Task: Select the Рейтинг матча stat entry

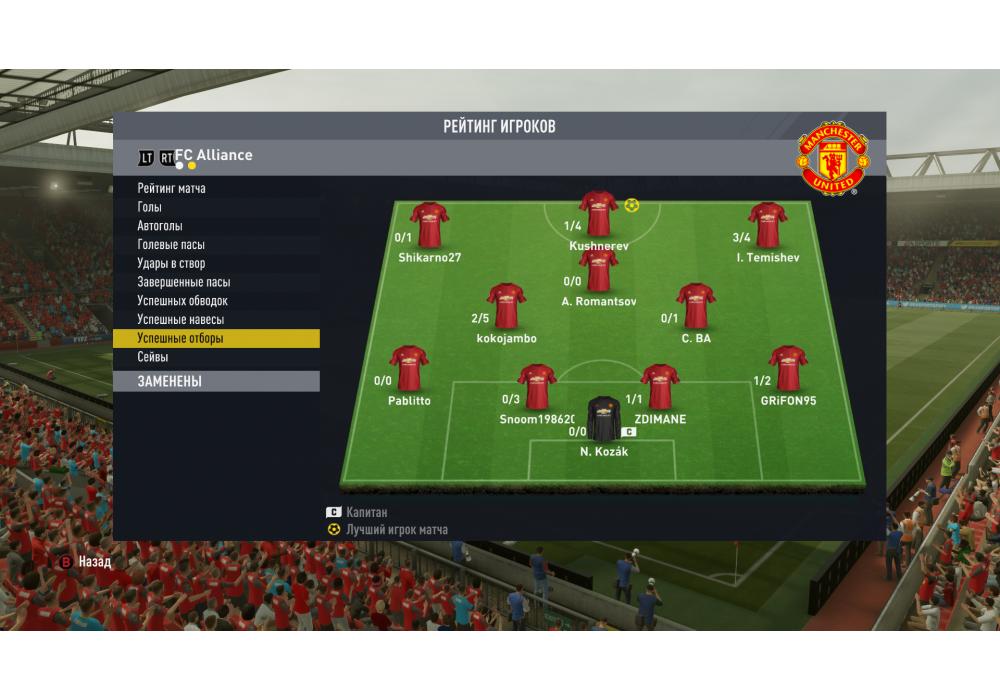Action: [x=172, y=188]
